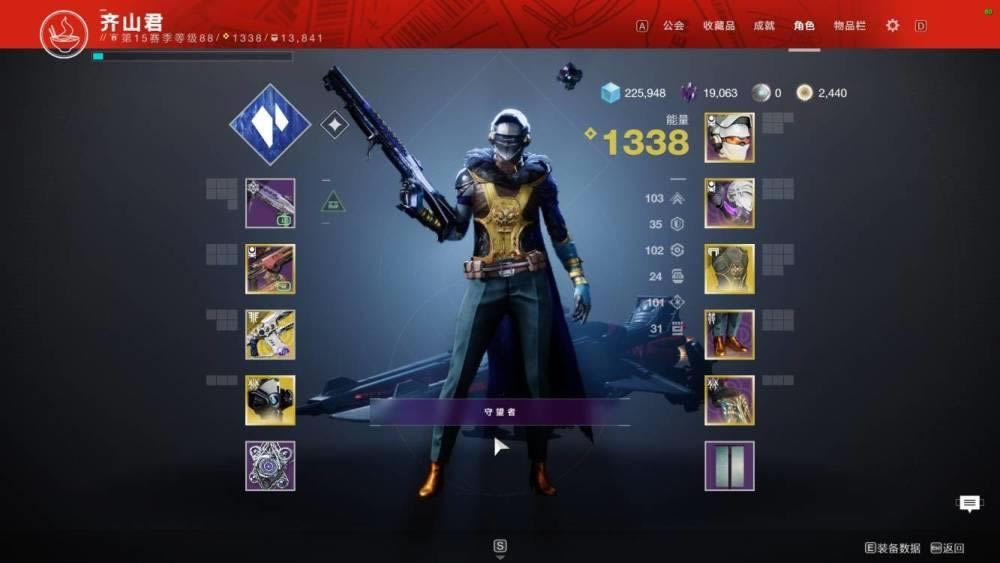Open the chat speech bubble icon
Viewport: 1000px width, 563px height.
(x=969, y=504)
